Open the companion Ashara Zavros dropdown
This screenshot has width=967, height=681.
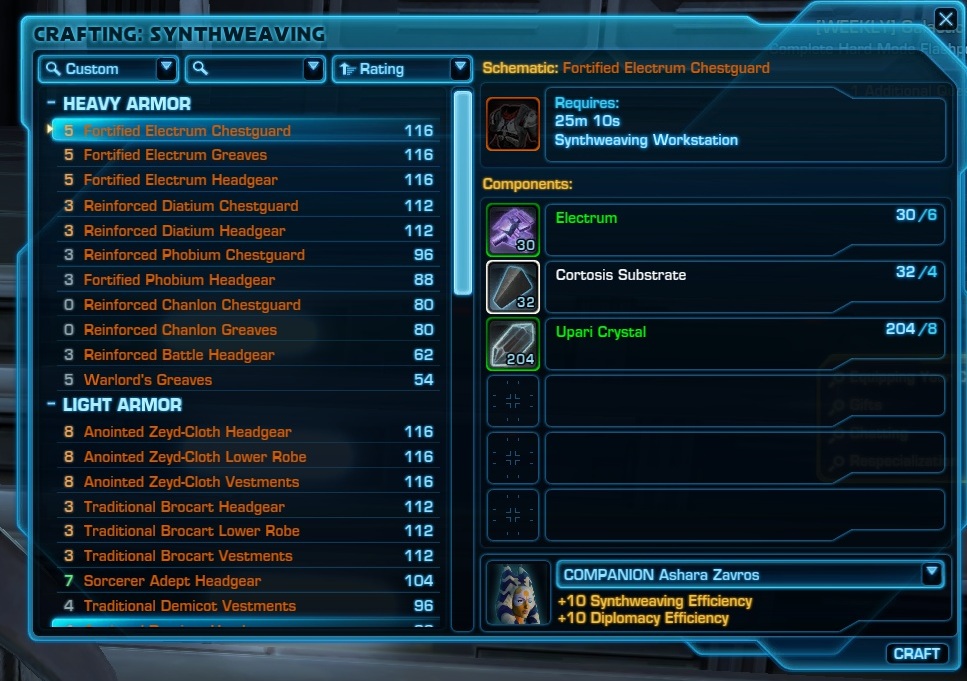(932, 574)
